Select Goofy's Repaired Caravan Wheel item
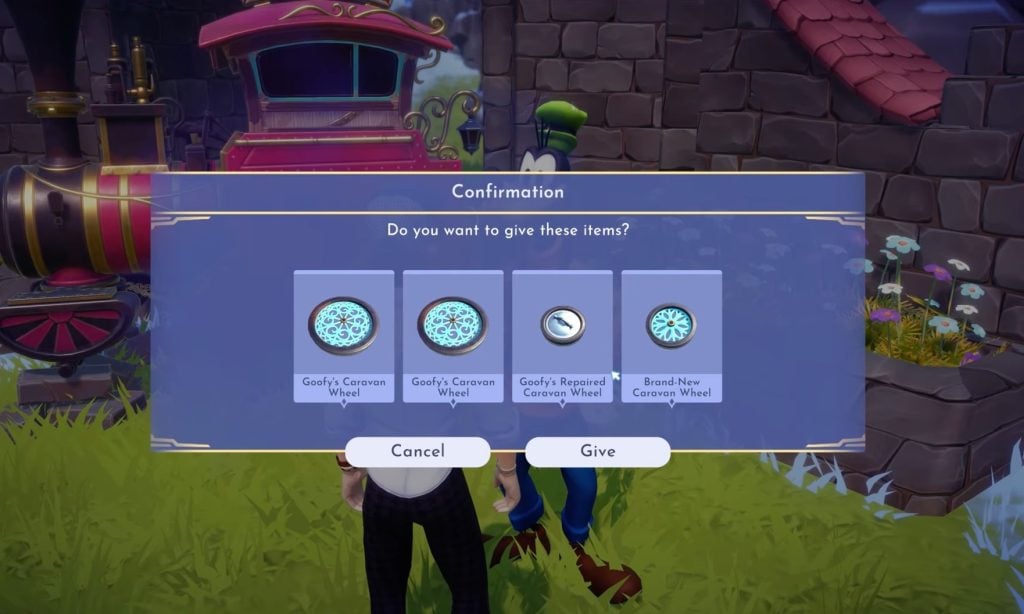This screenshot has height=614, width=1024. 562,335
